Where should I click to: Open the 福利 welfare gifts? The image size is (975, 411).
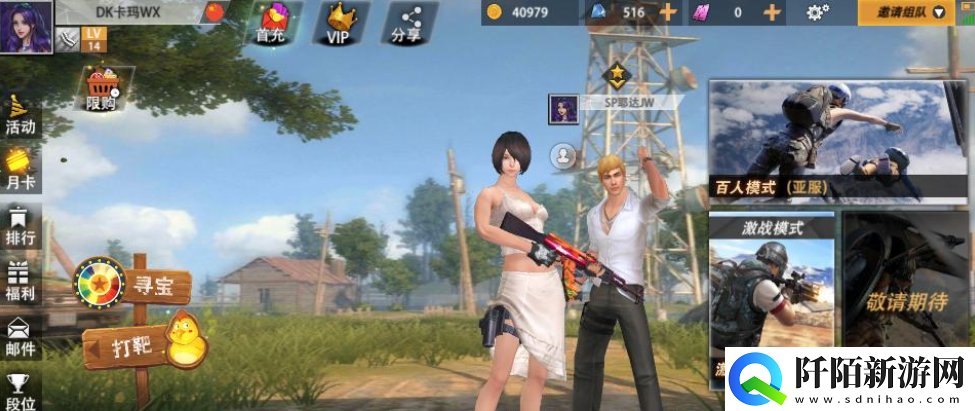(x=20, y=279)
